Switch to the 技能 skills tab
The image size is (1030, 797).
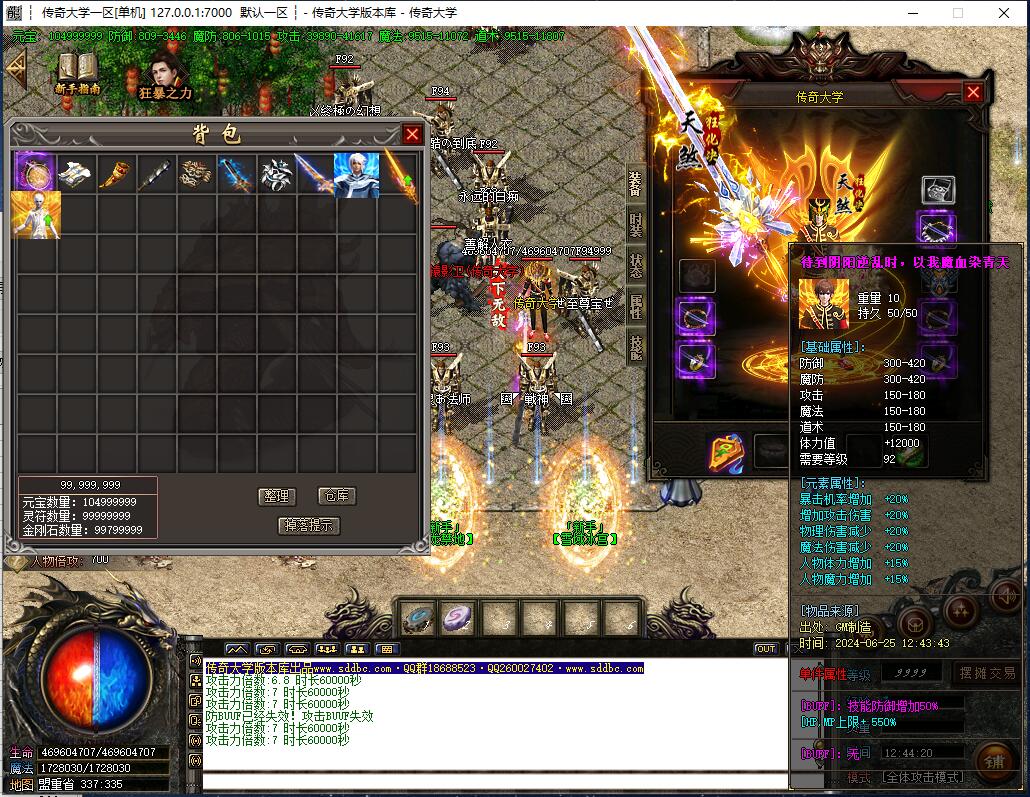pos(636,347)
